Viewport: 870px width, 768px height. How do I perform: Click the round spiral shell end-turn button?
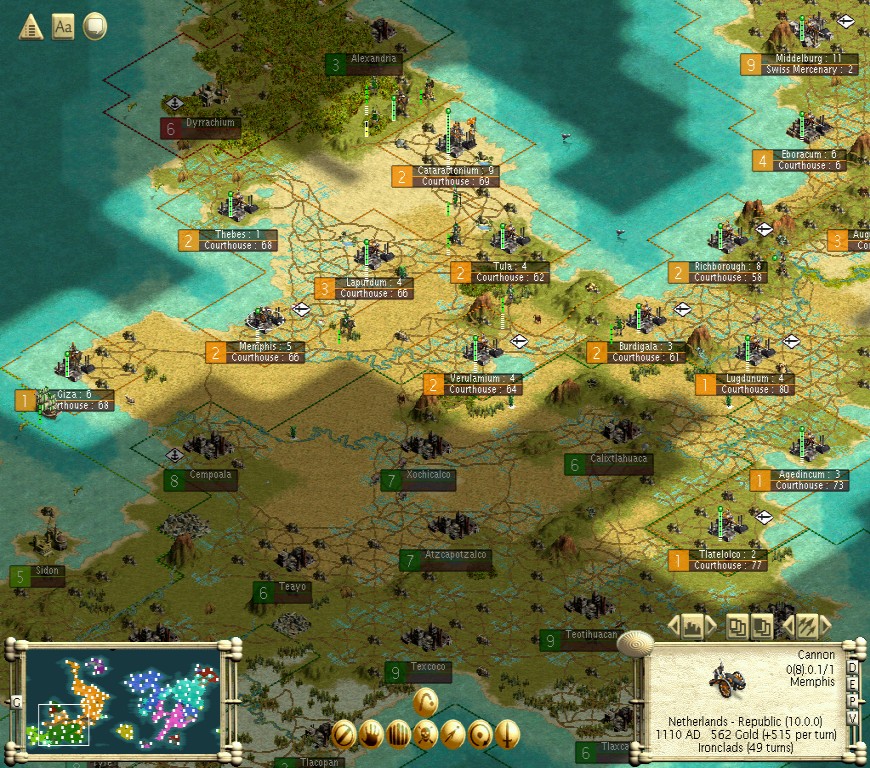tap(634, 643)
